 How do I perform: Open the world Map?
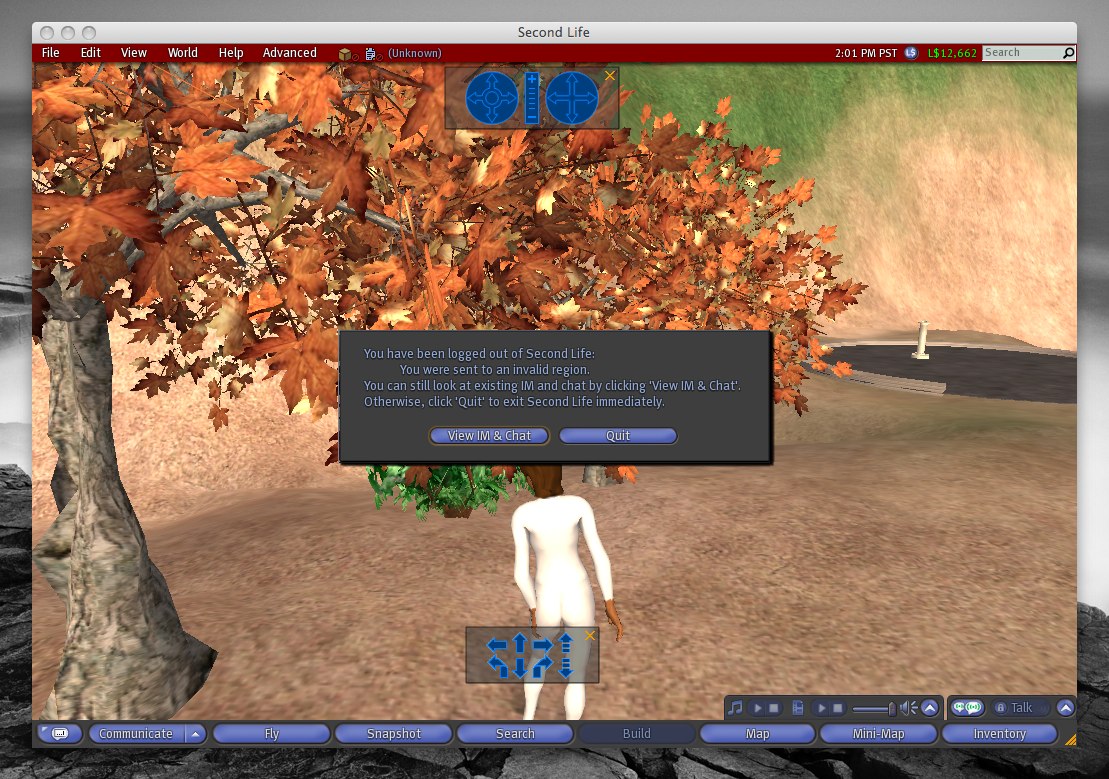758,734
